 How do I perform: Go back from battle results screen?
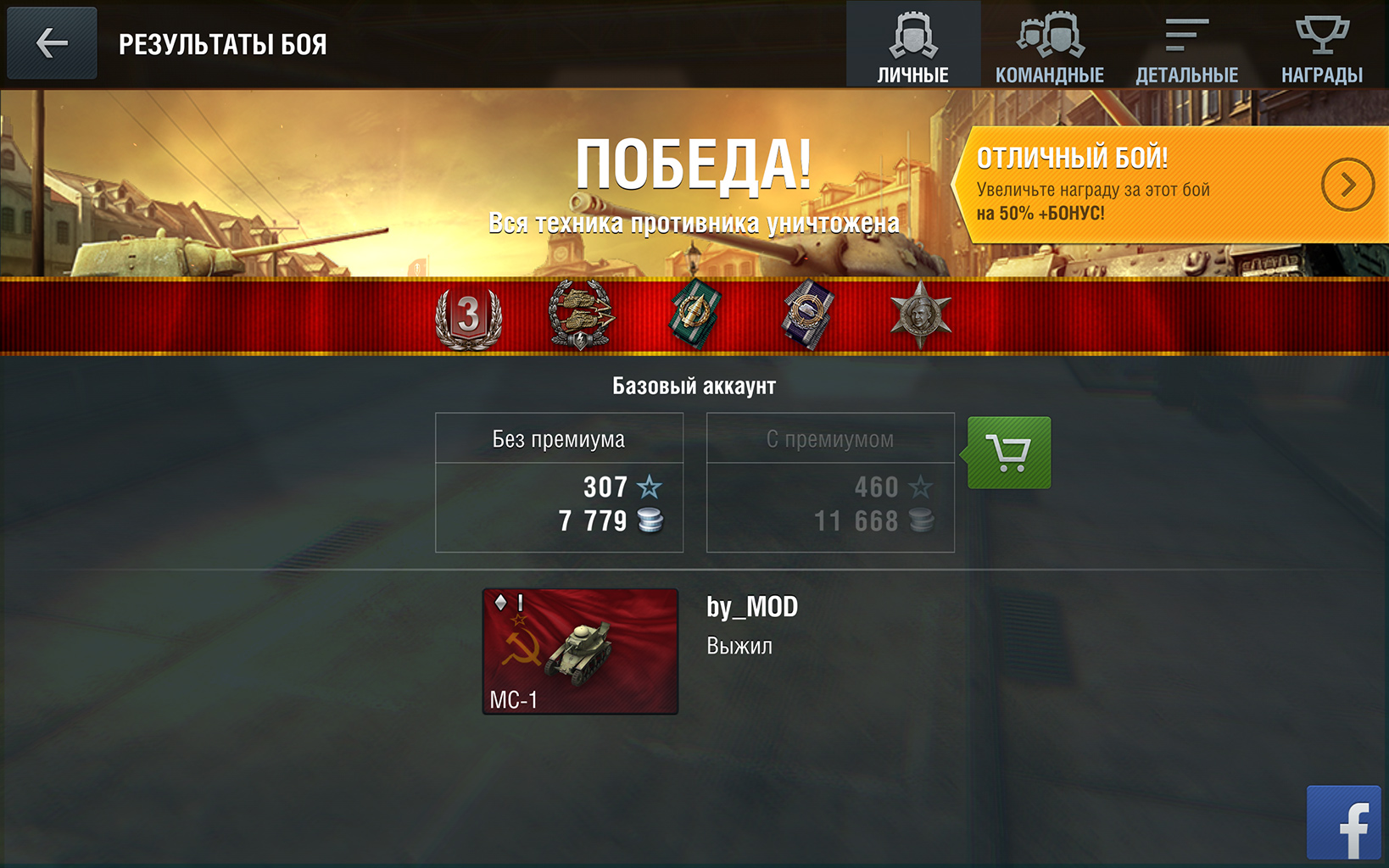pos(52,43)
